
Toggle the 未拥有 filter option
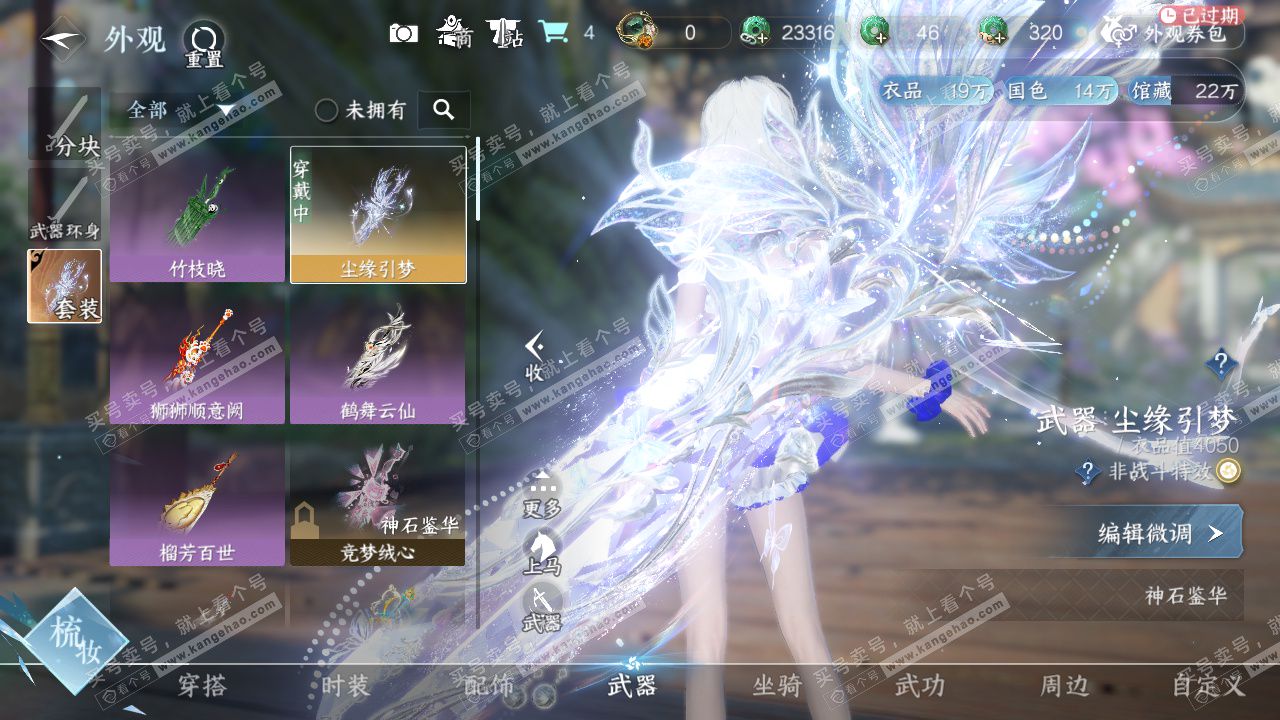pos(327,110)
